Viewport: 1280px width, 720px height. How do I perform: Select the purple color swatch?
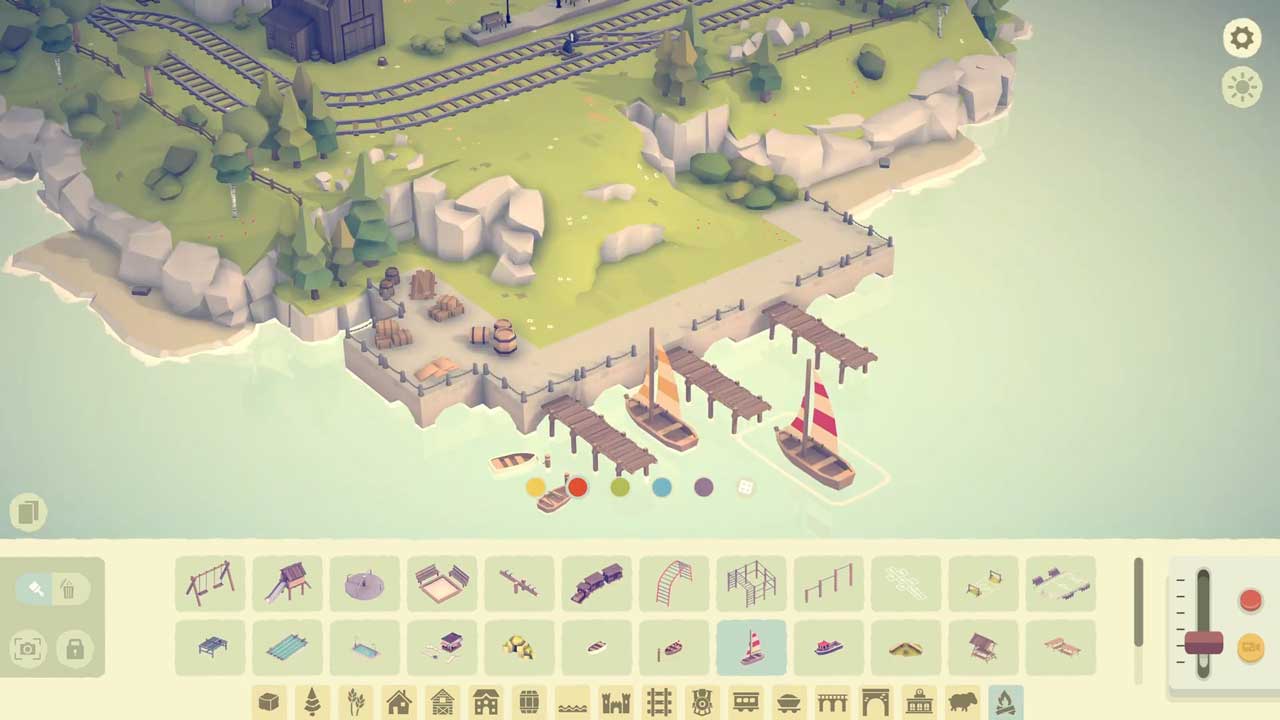tap(704, 487)
